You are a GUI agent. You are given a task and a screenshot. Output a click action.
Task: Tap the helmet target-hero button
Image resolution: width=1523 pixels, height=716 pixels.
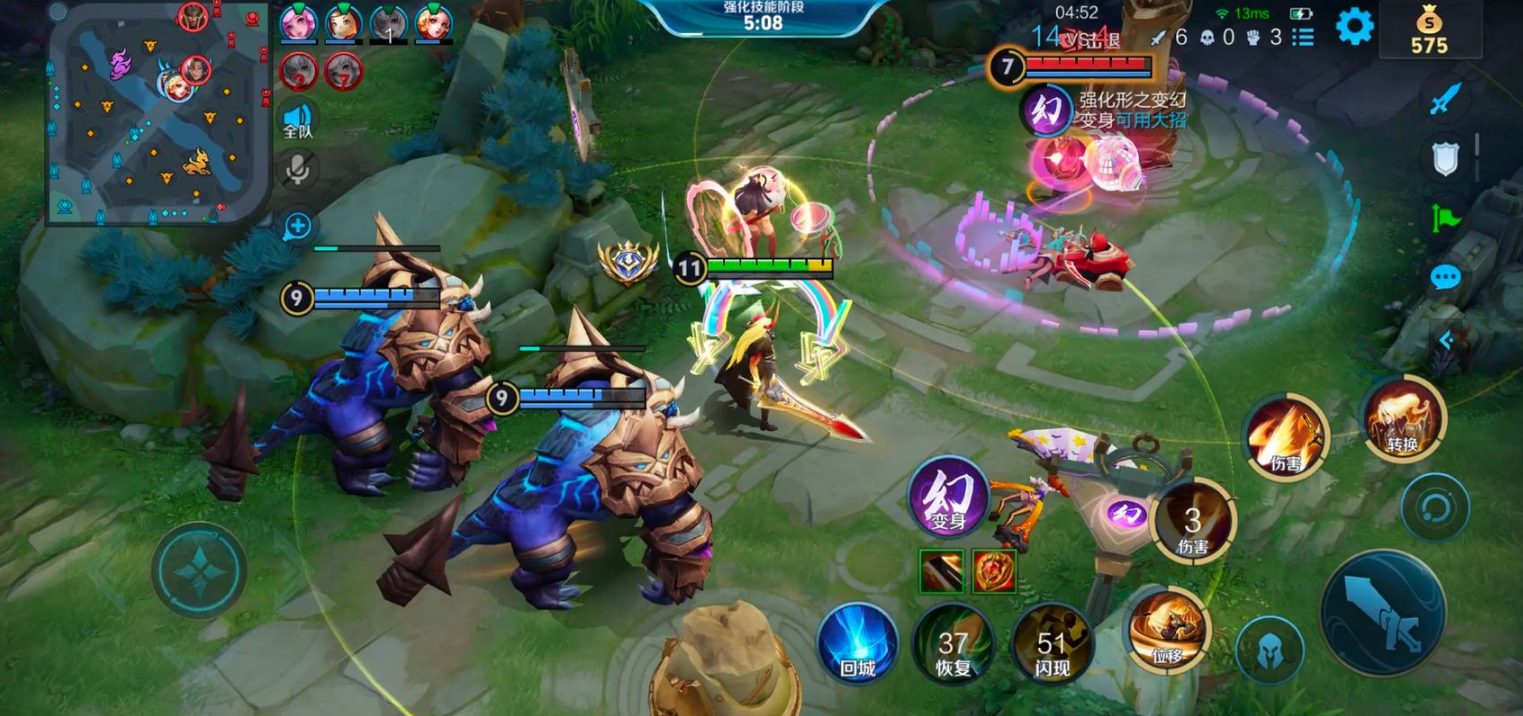point(1269,650)
